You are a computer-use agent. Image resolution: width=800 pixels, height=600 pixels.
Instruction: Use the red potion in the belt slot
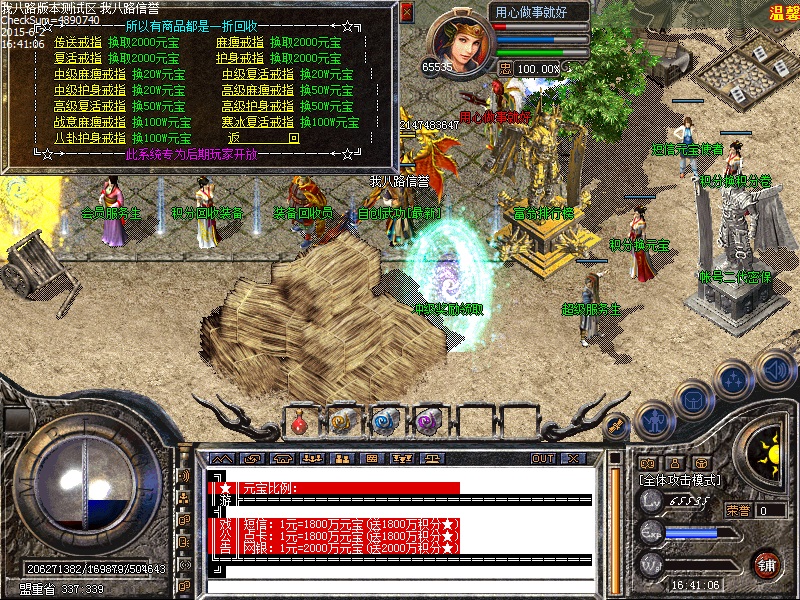point(298,422)
